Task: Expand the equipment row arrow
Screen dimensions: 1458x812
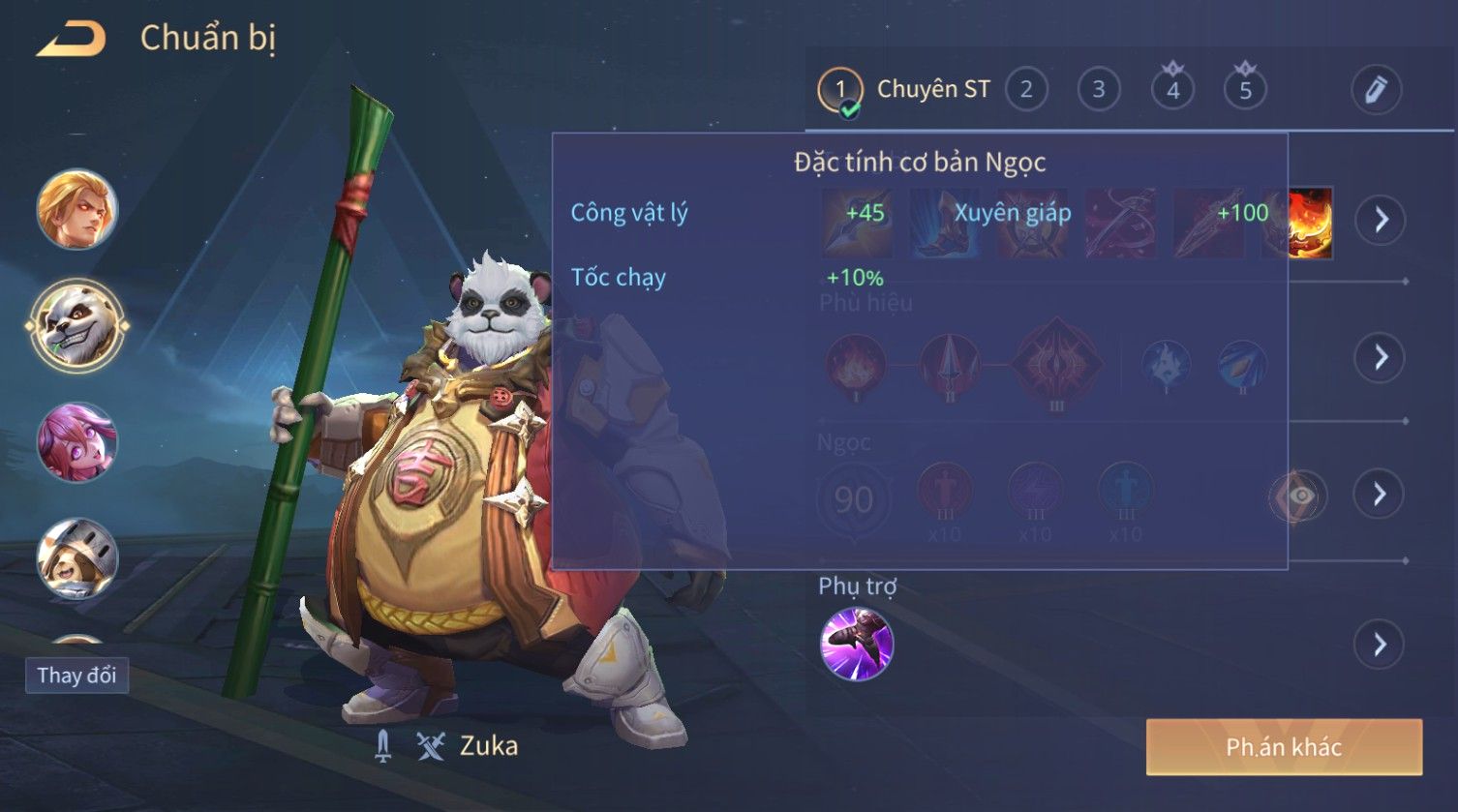Action: point(1380,220)
